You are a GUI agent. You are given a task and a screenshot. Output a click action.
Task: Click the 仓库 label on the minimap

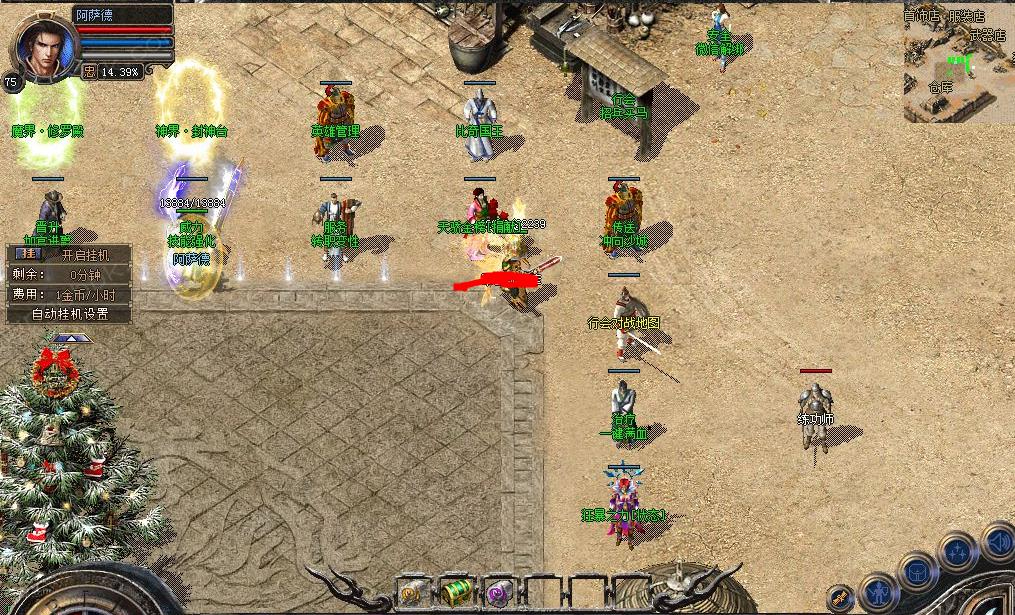(941, 87)
